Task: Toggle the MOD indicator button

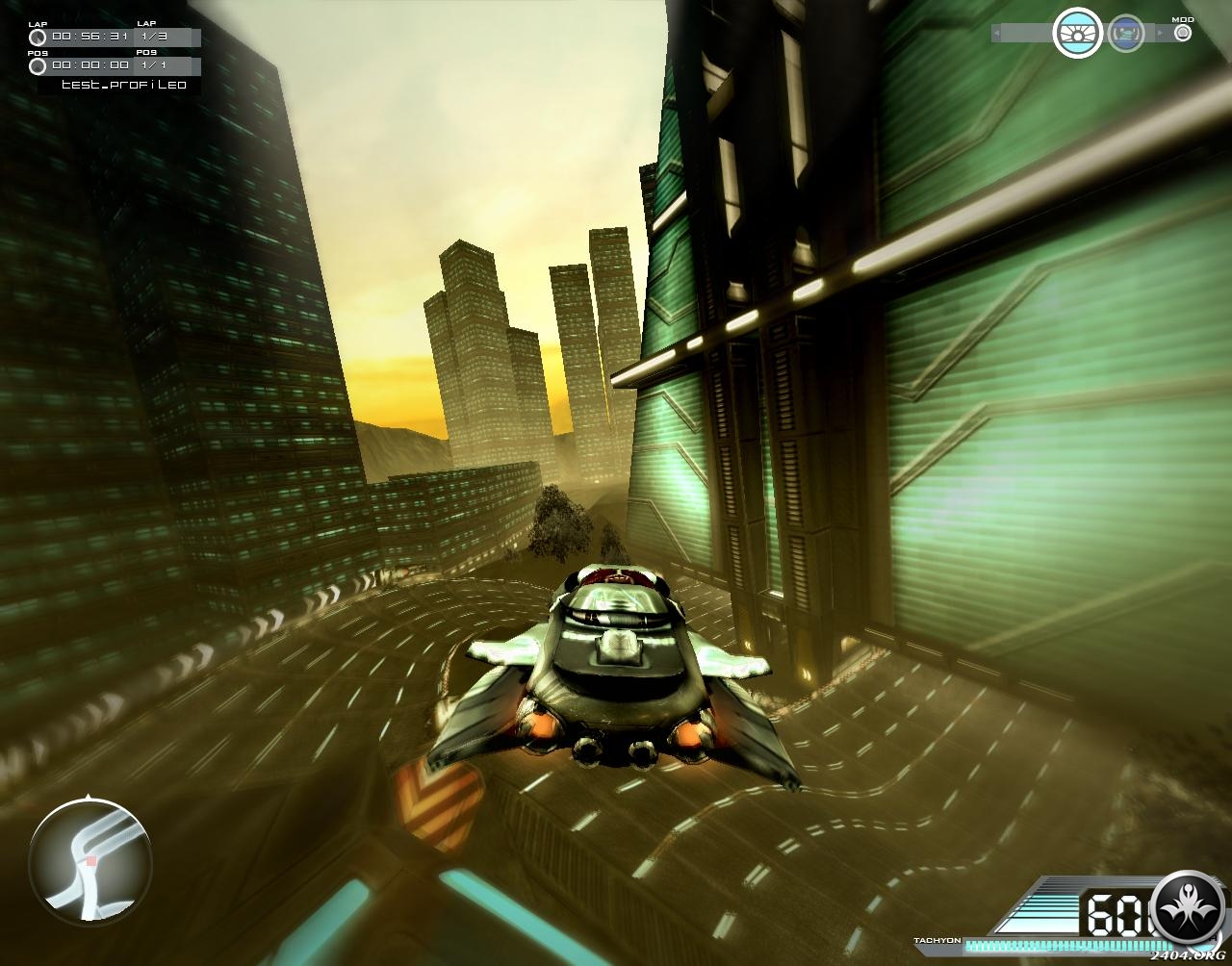Action: [1183, 33]
